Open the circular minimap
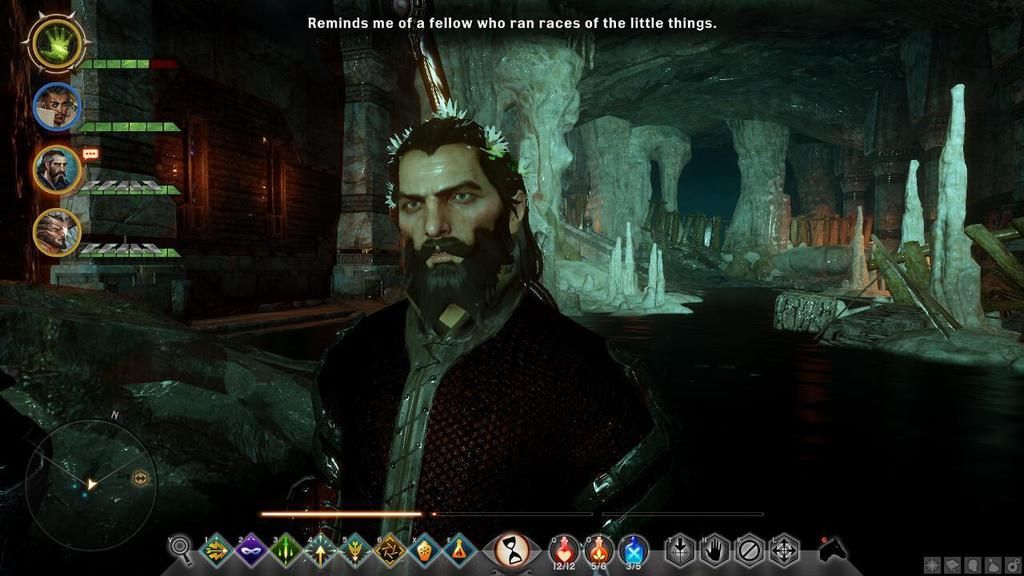The image size is (1024, 576). (x=90, y=484)
